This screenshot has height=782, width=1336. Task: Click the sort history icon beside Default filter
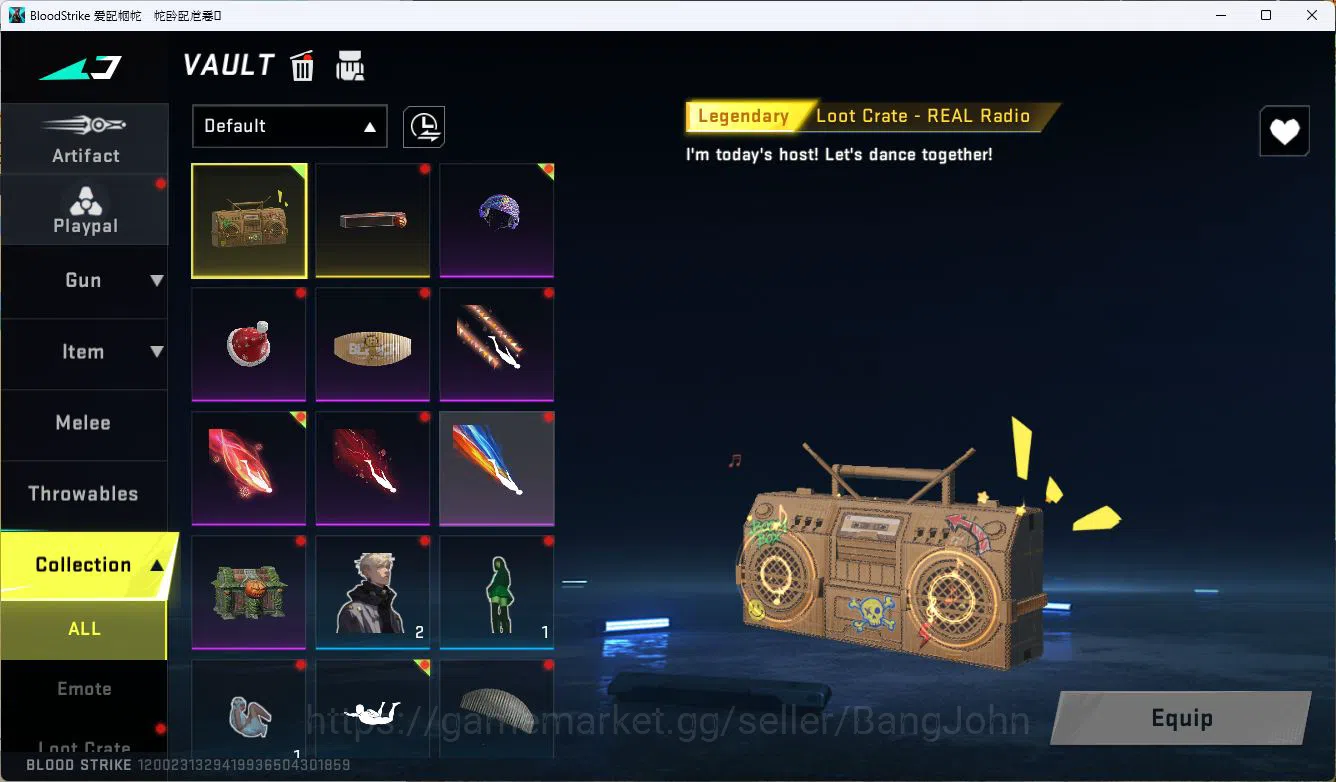[423, 127]
